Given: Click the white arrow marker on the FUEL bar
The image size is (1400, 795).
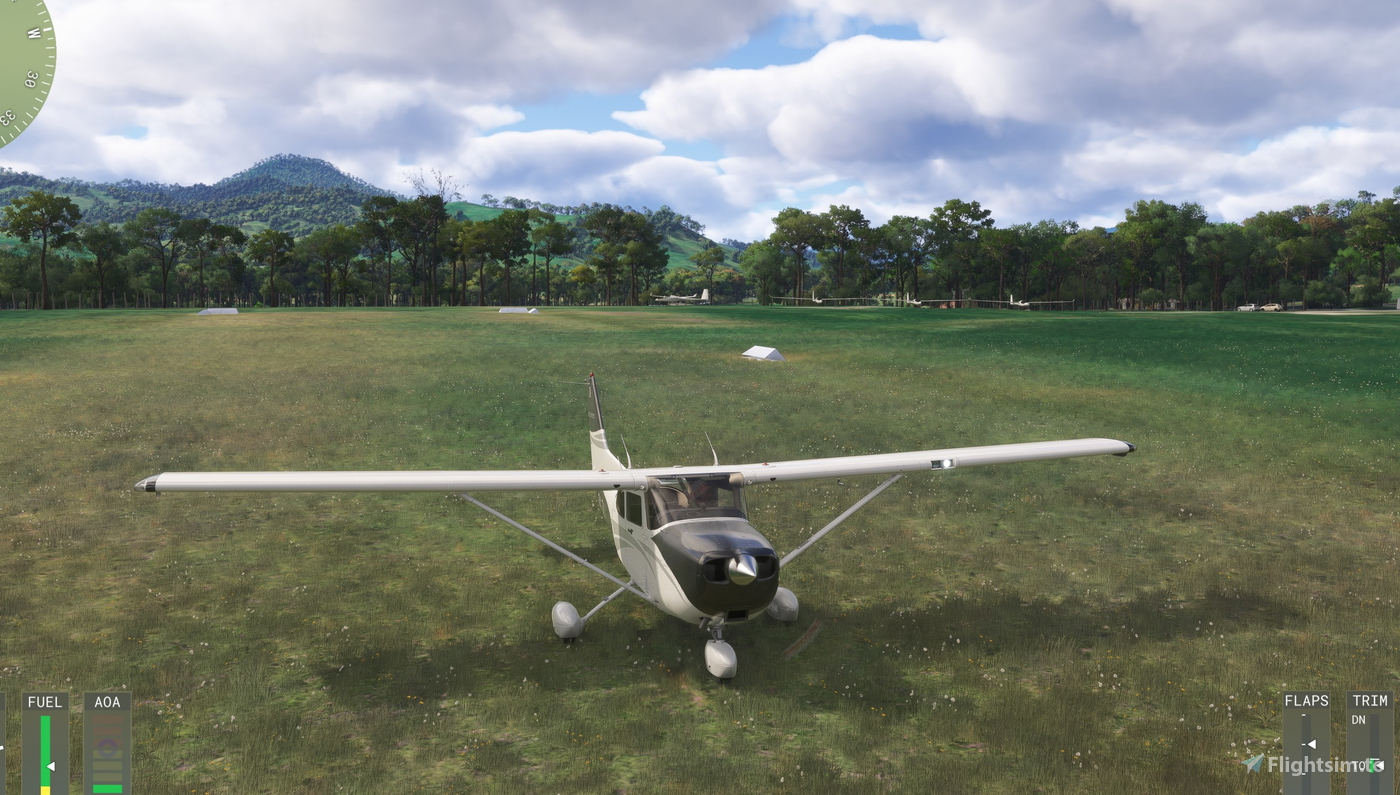Looking at the screenshot, I should click(50, 766).
